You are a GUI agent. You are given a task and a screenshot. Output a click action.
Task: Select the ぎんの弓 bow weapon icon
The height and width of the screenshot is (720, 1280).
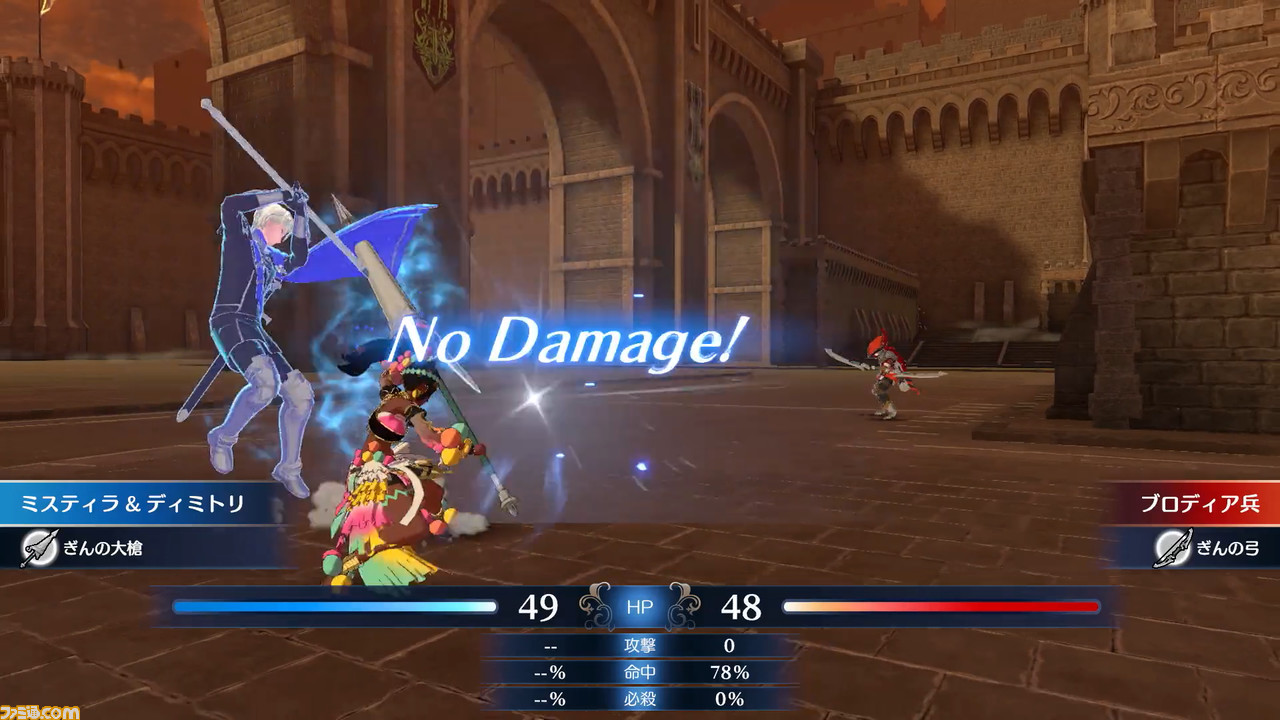1171,548
